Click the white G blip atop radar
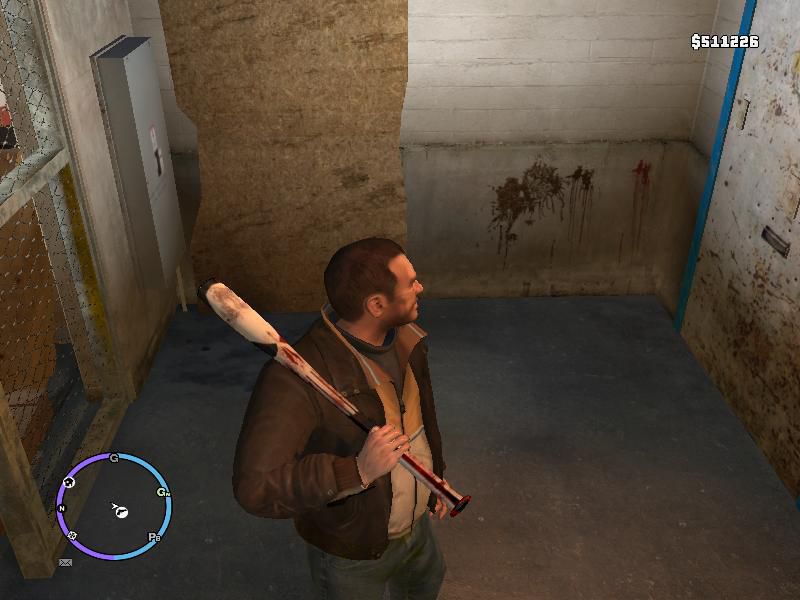 (114, 459)
